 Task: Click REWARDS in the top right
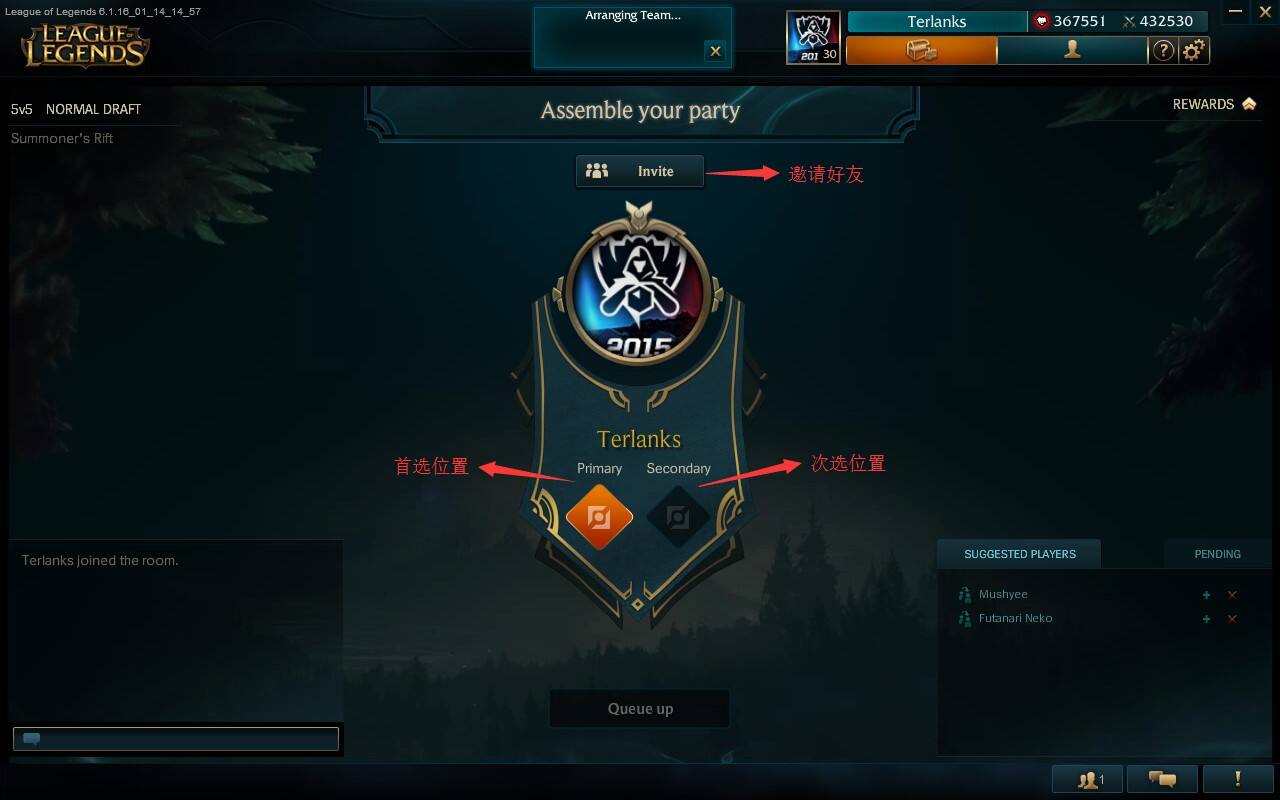point(1205,104)
